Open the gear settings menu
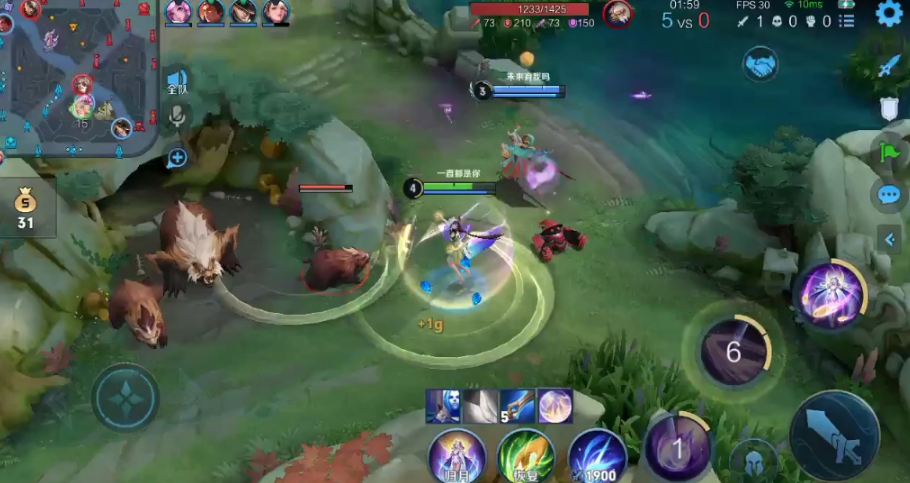This screenshot has width=910, height=483. [x=887, y=14]
